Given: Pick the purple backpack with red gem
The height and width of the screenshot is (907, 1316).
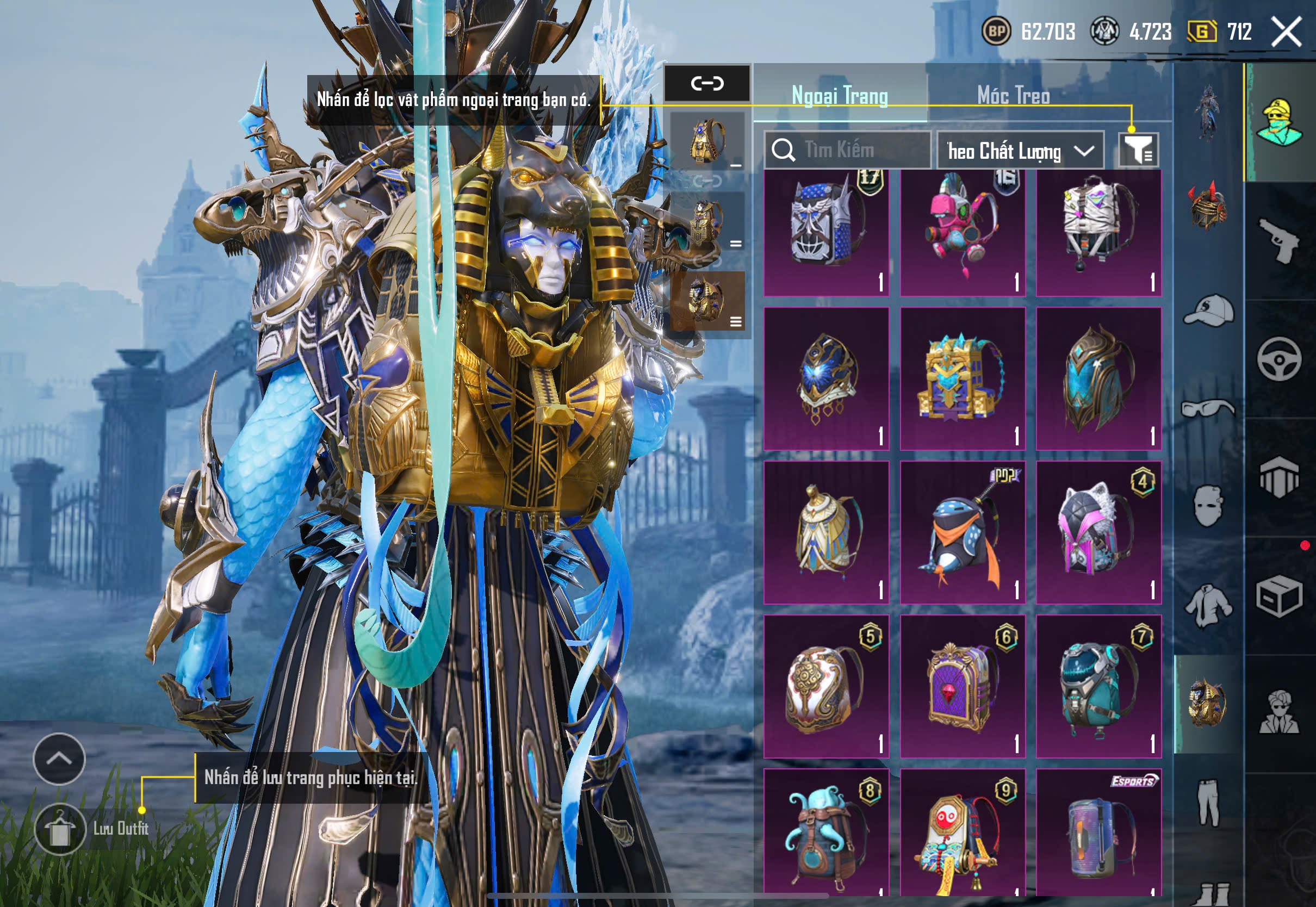Looking at the screenshot, I should [963, 686].
